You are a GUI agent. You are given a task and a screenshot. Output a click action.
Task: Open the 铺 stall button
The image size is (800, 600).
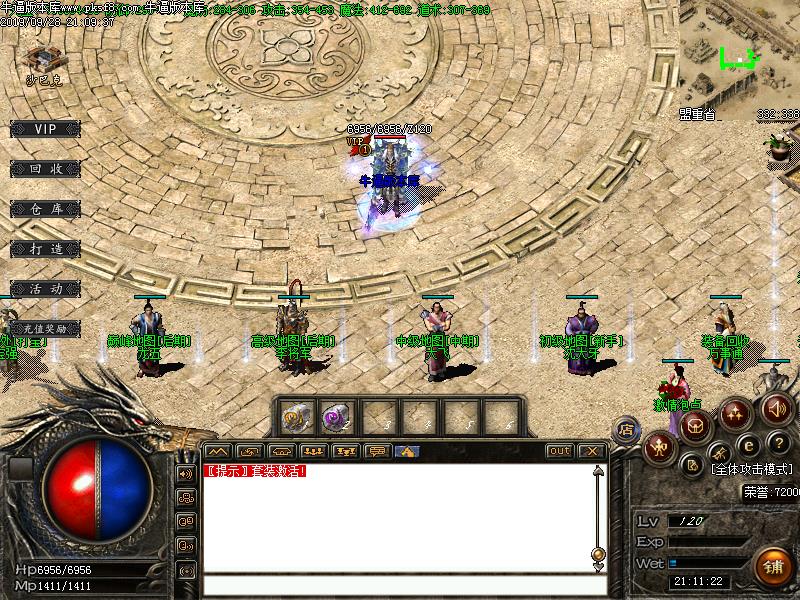[x=772, y=564]
